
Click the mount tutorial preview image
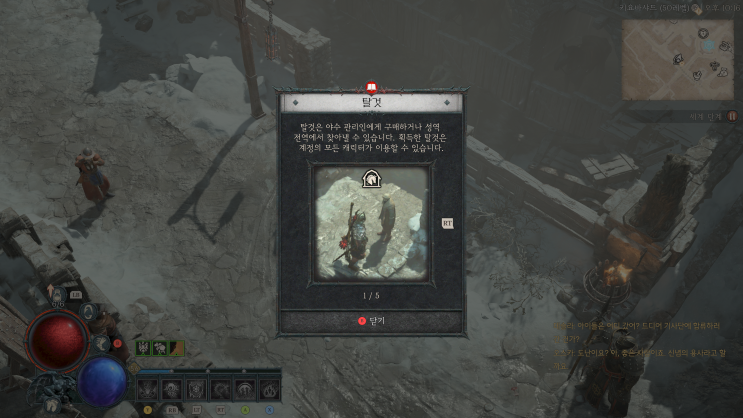pos(371,222)
